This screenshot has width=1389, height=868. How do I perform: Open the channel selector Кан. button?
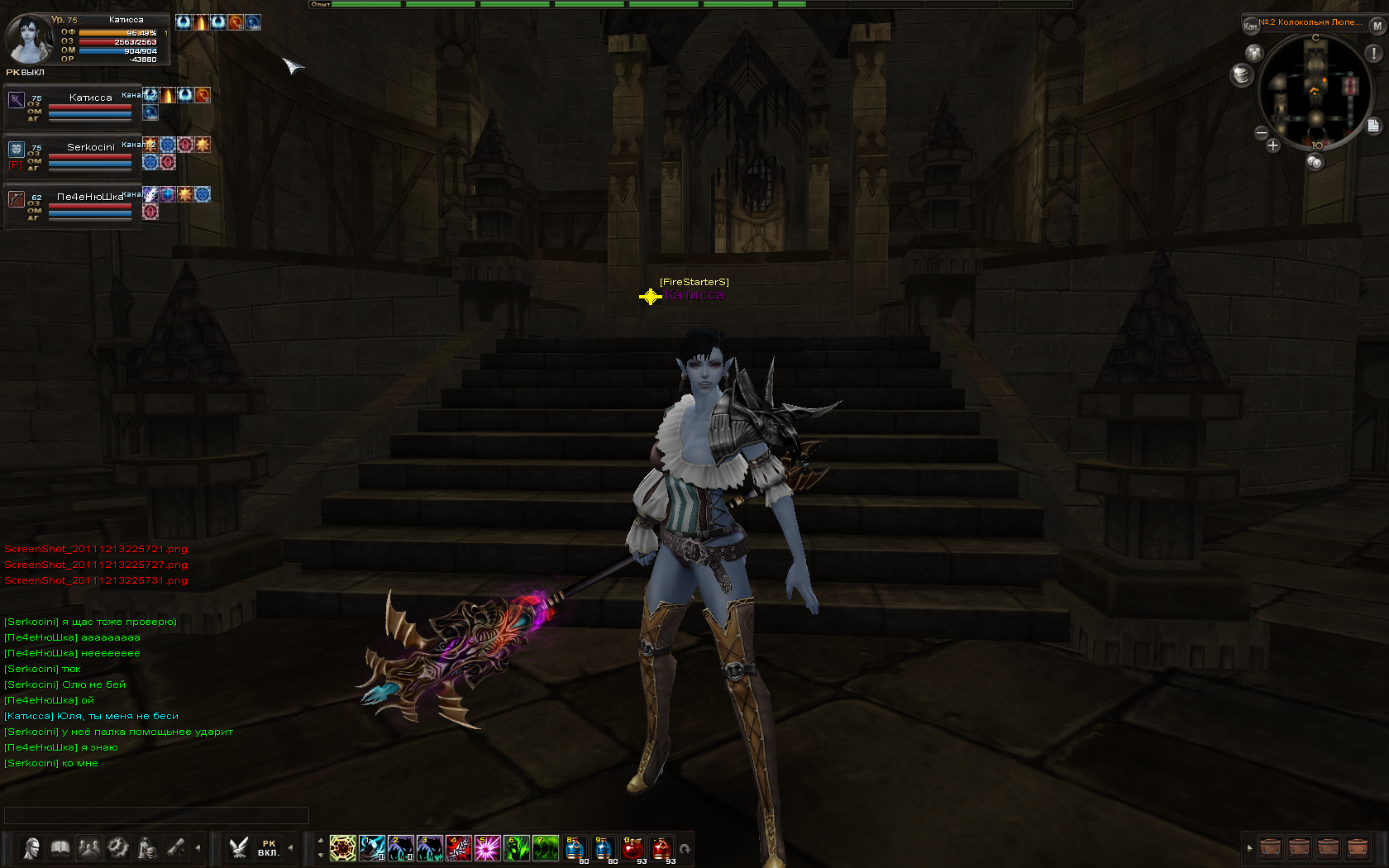1250,26
